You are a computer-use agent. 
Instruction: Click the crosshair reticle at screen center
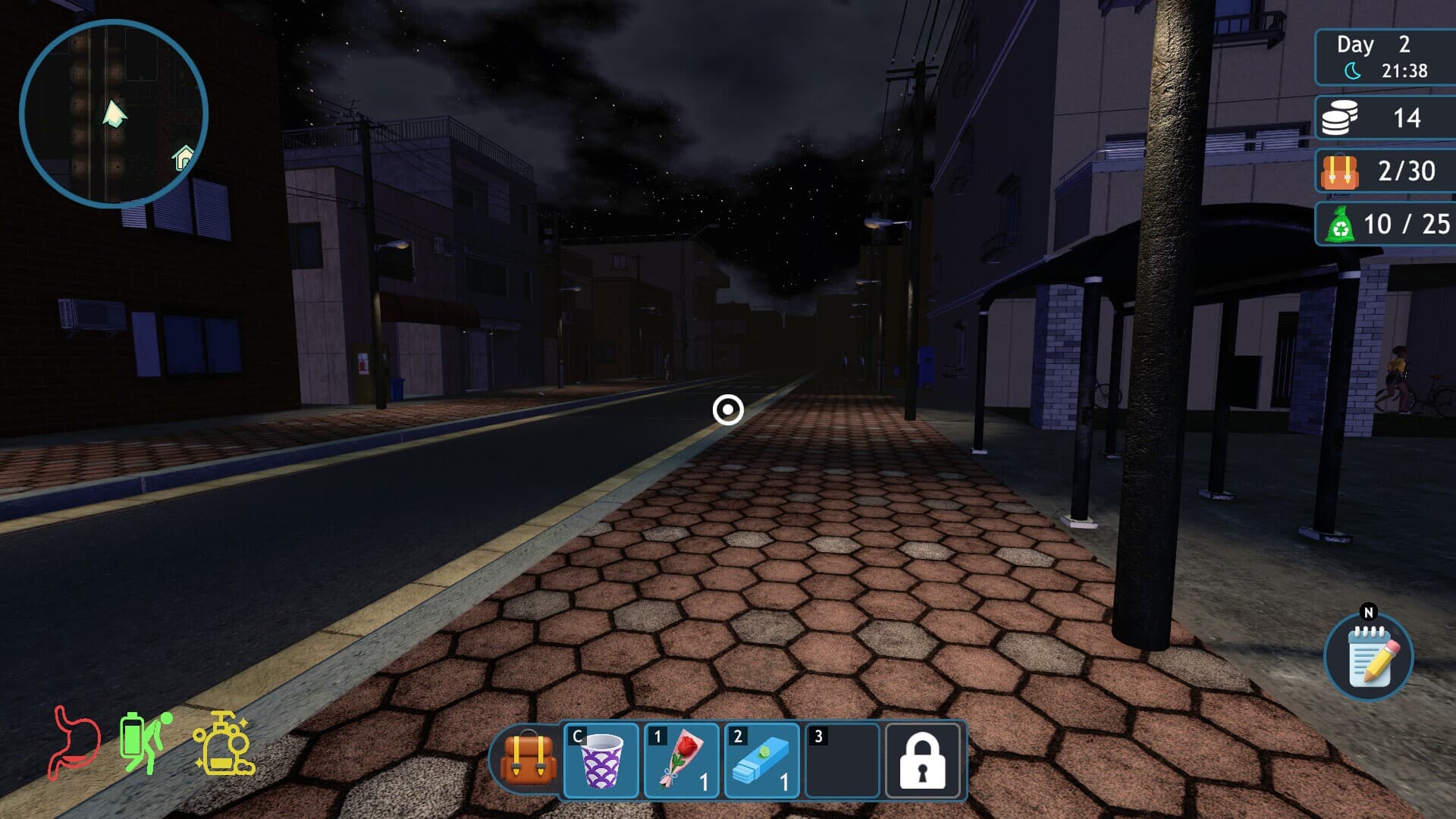point(727,409)
